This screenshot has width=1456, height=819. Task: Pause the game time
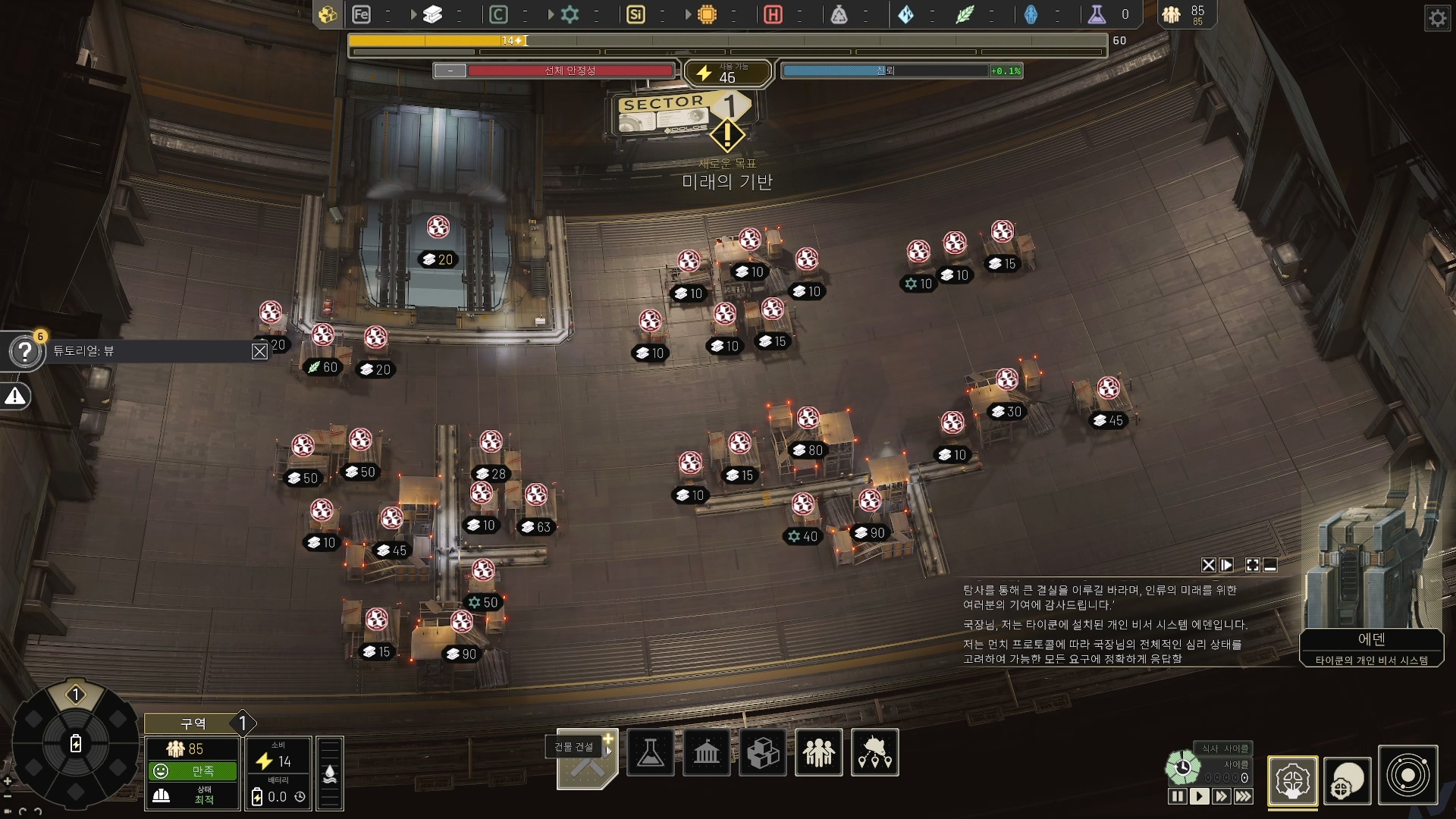tap(1177, 796)
